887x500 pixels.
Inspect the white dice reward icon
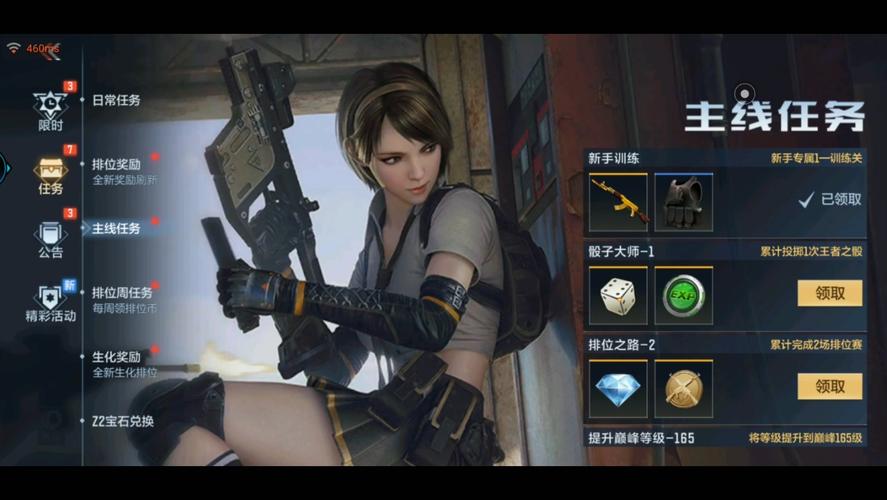tap(618, 295)
